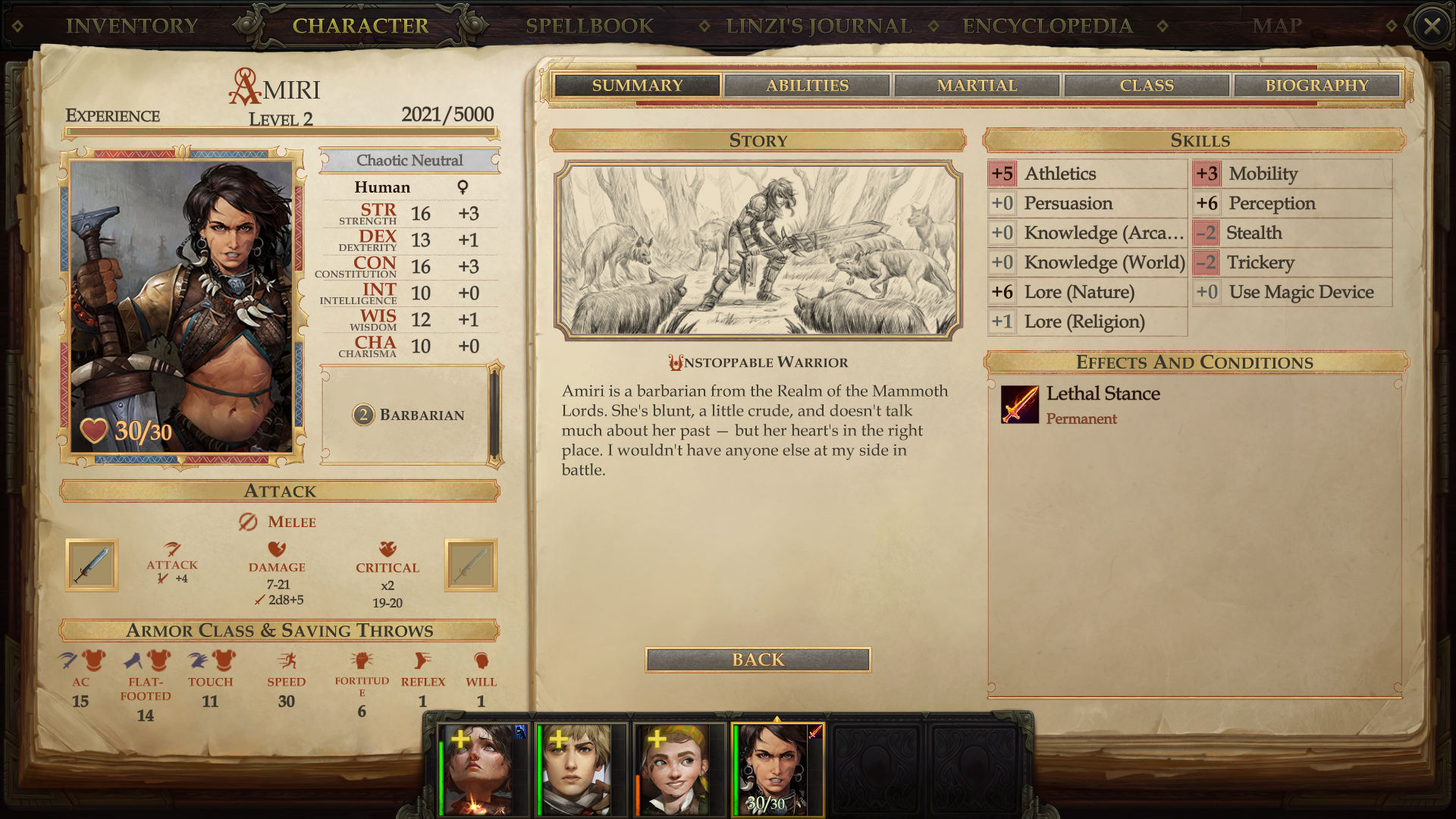Click the Lethal Stance effect icon
Viewport: 1456px width, 819px height.
1019,404
